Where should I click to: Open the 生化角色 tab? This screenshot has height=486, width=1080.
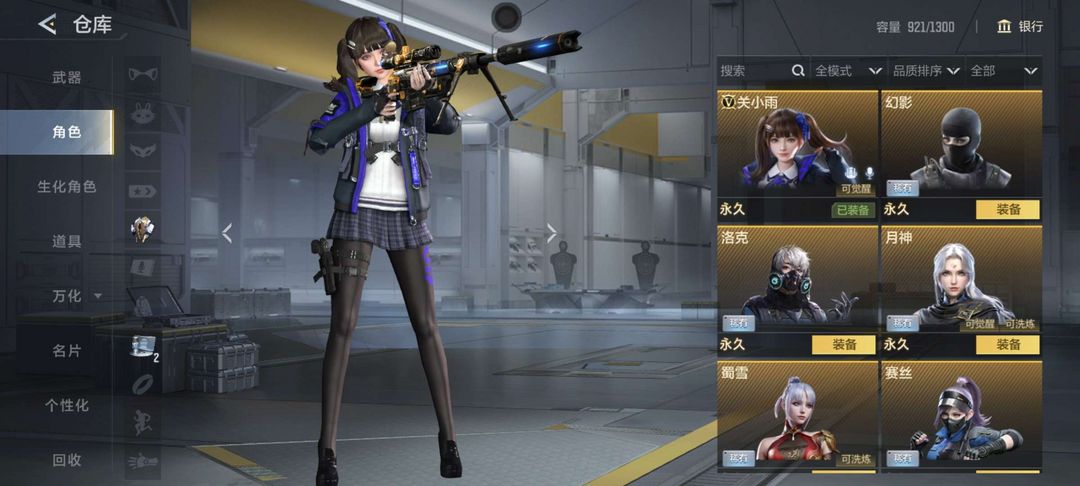coord(67,187)
